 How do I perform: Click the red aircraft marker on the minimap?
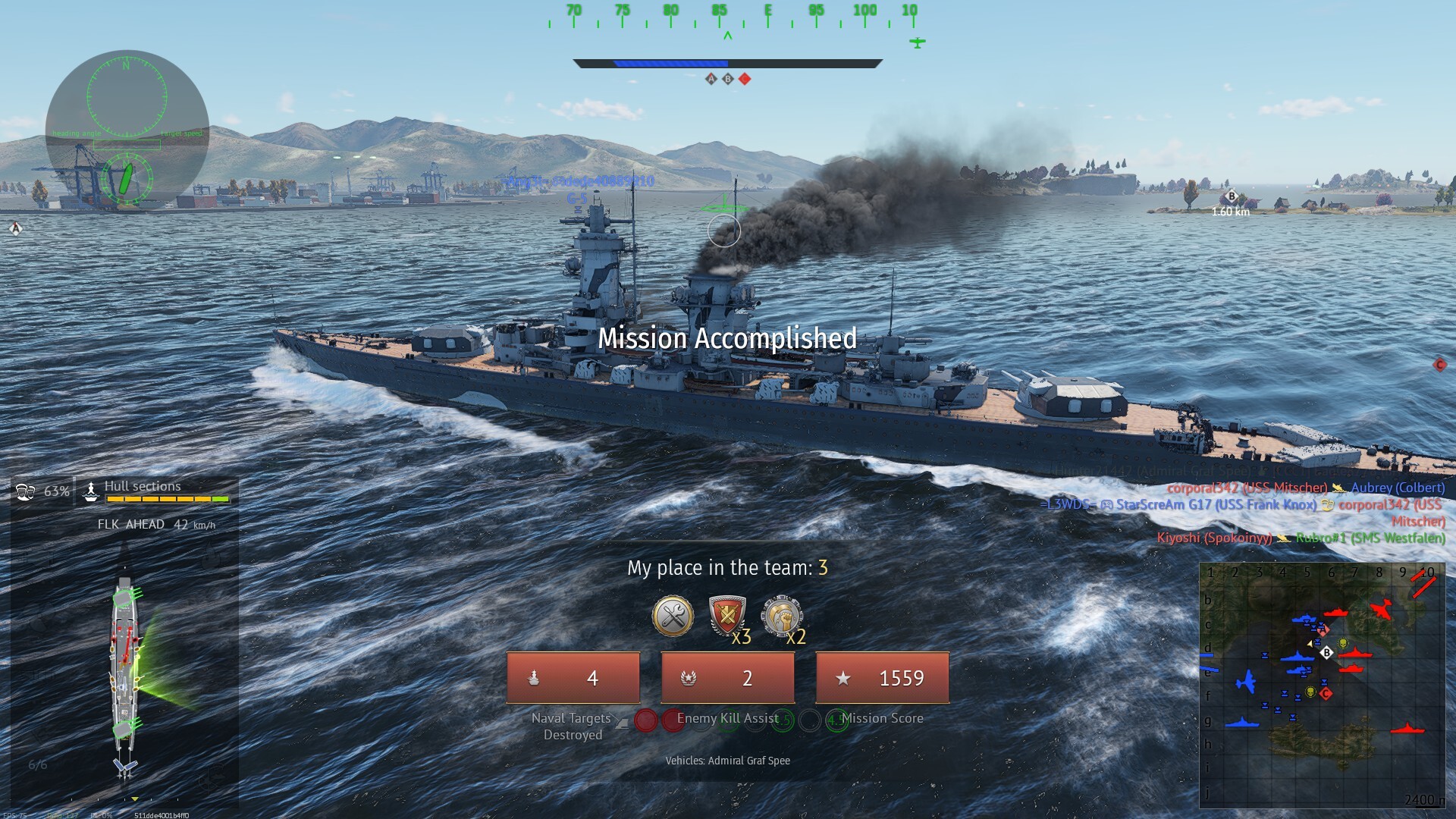tap(1382, 609)
